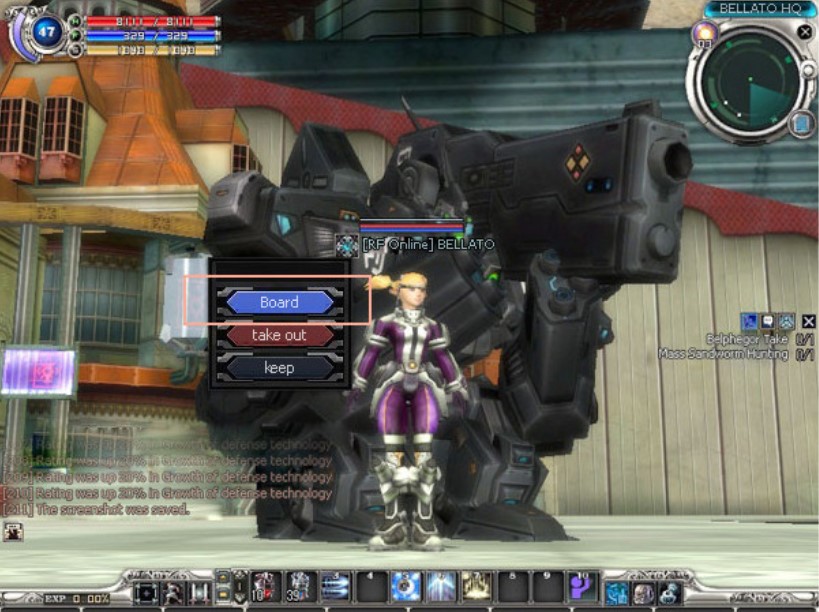Viewport: 819px width, 612px height.
Task: Use the hotbar item with count 39
Action: tap(300, 585)
